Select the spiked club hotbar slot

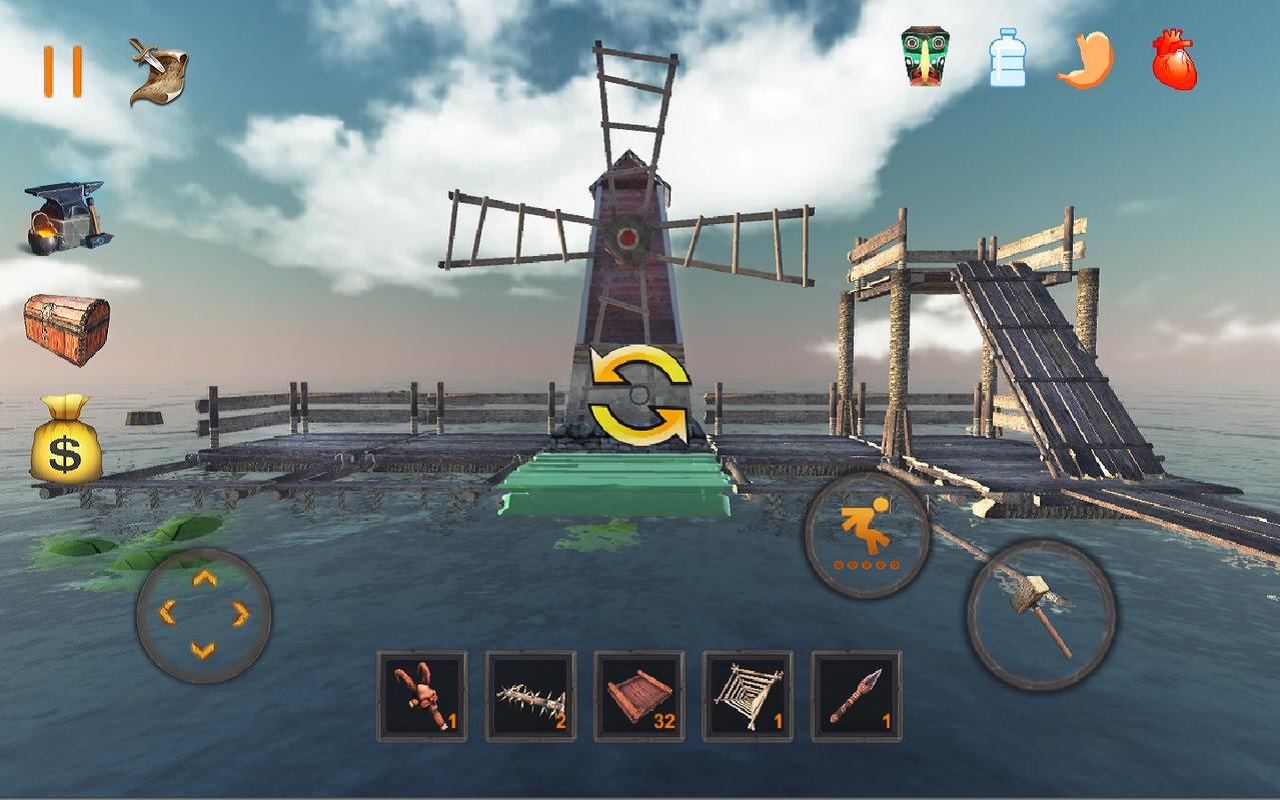tap(533, 698)
